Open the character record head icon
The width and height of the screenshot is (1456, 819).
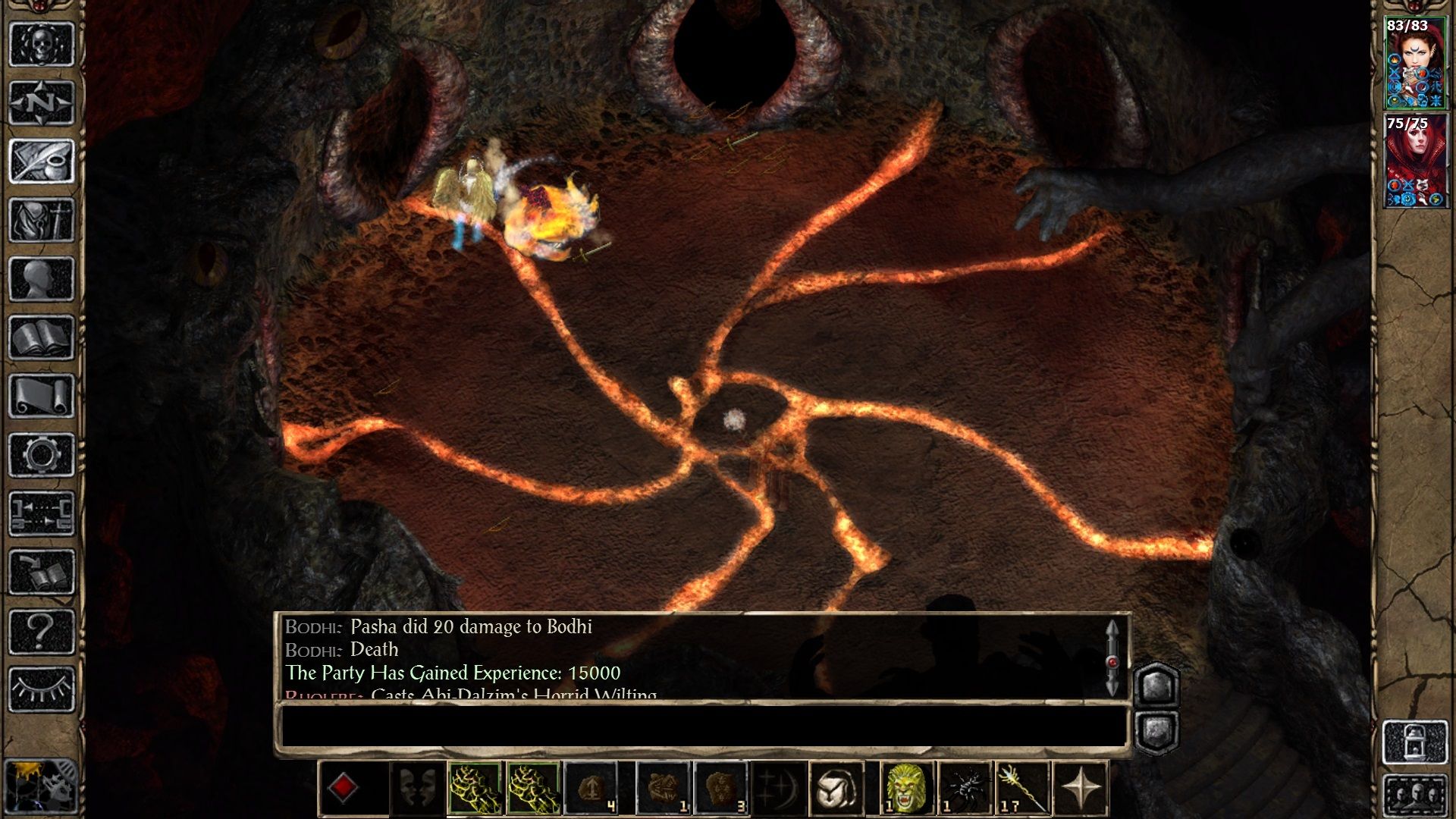tap(41, 278)
